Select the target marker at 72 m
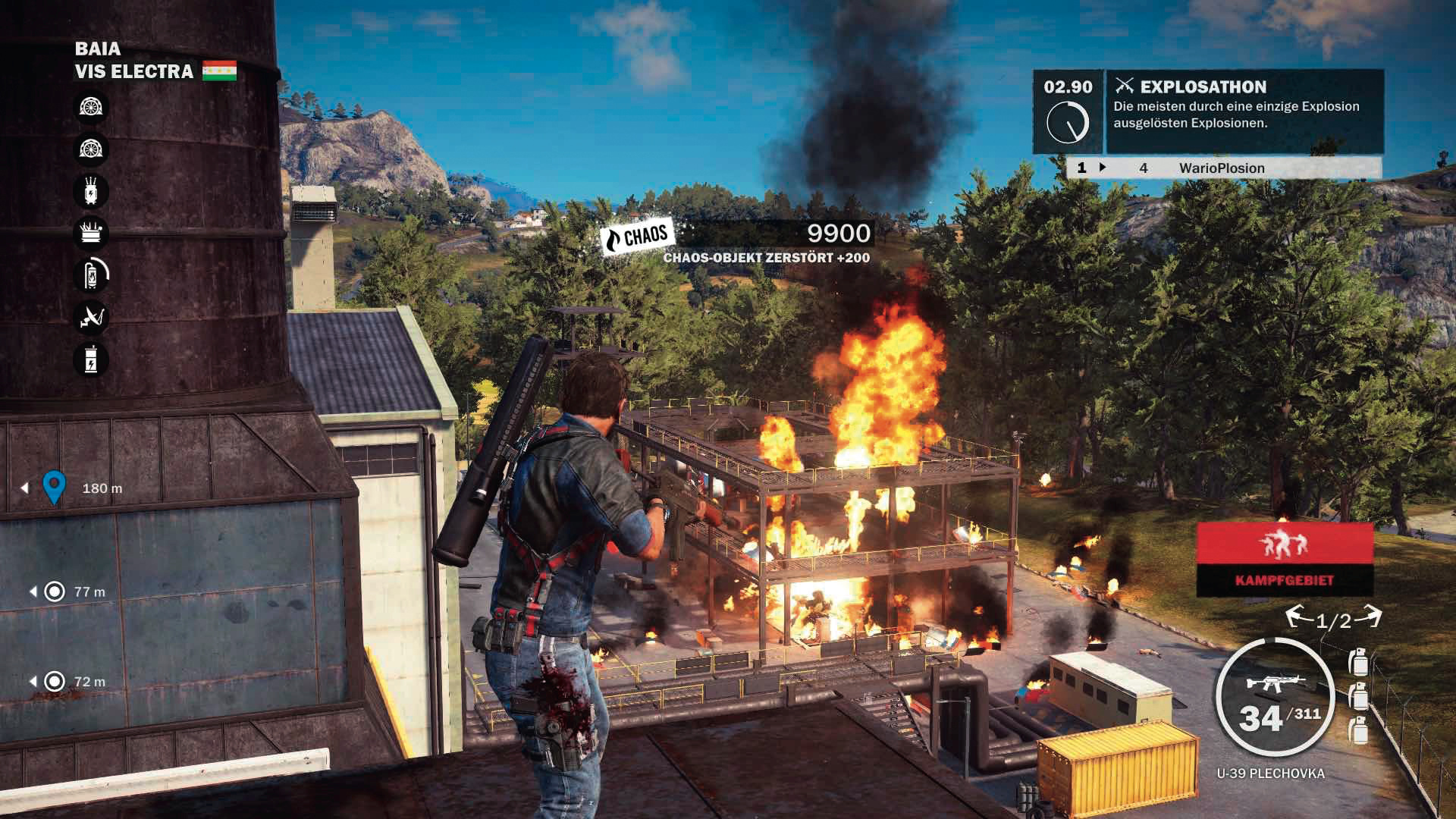This screenshot has width=1456, height=819. click(x=55, y=681)
